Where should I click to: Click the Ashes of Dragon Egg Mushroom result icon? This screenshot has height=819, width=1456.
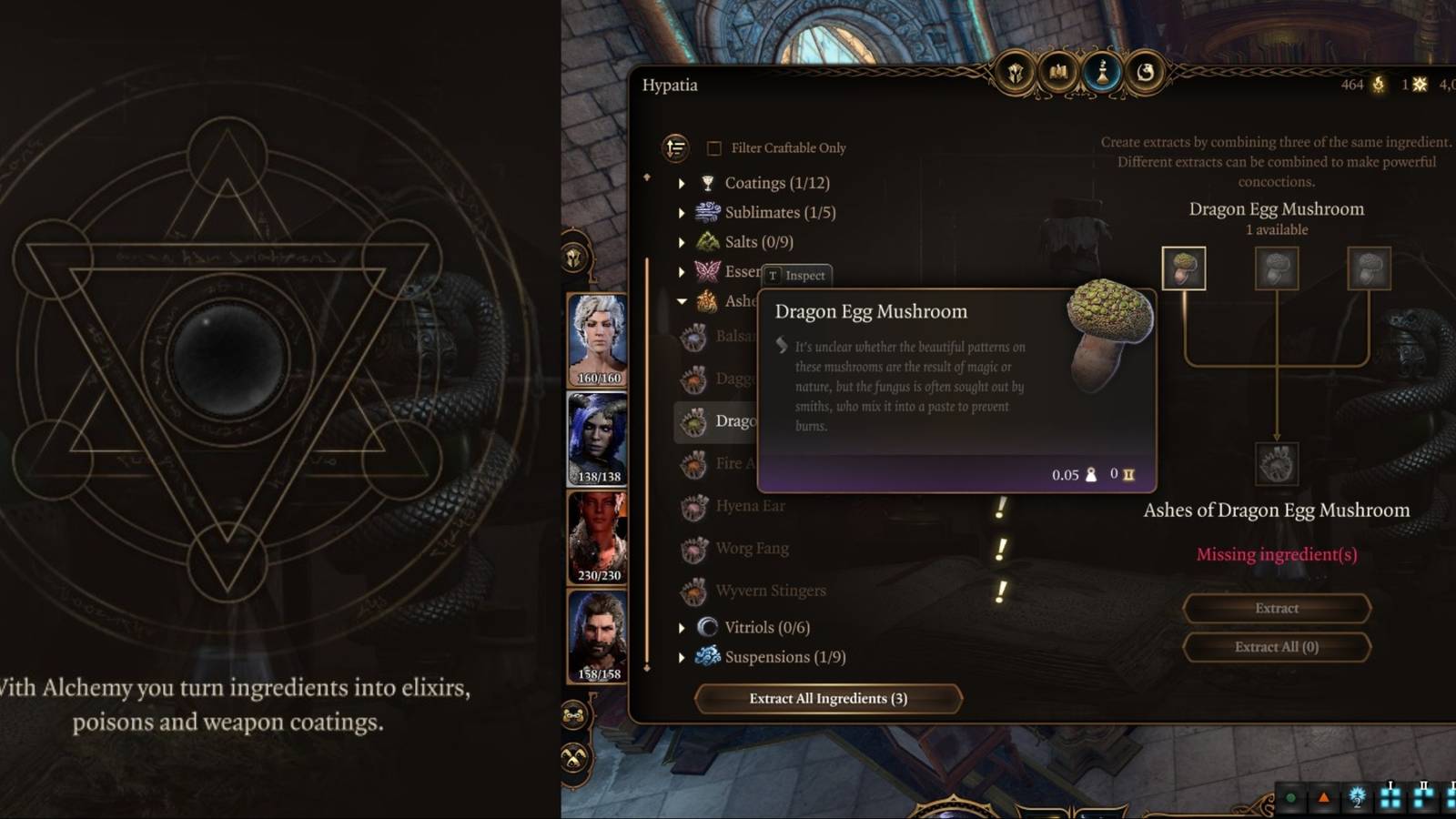click(1277, 463)
